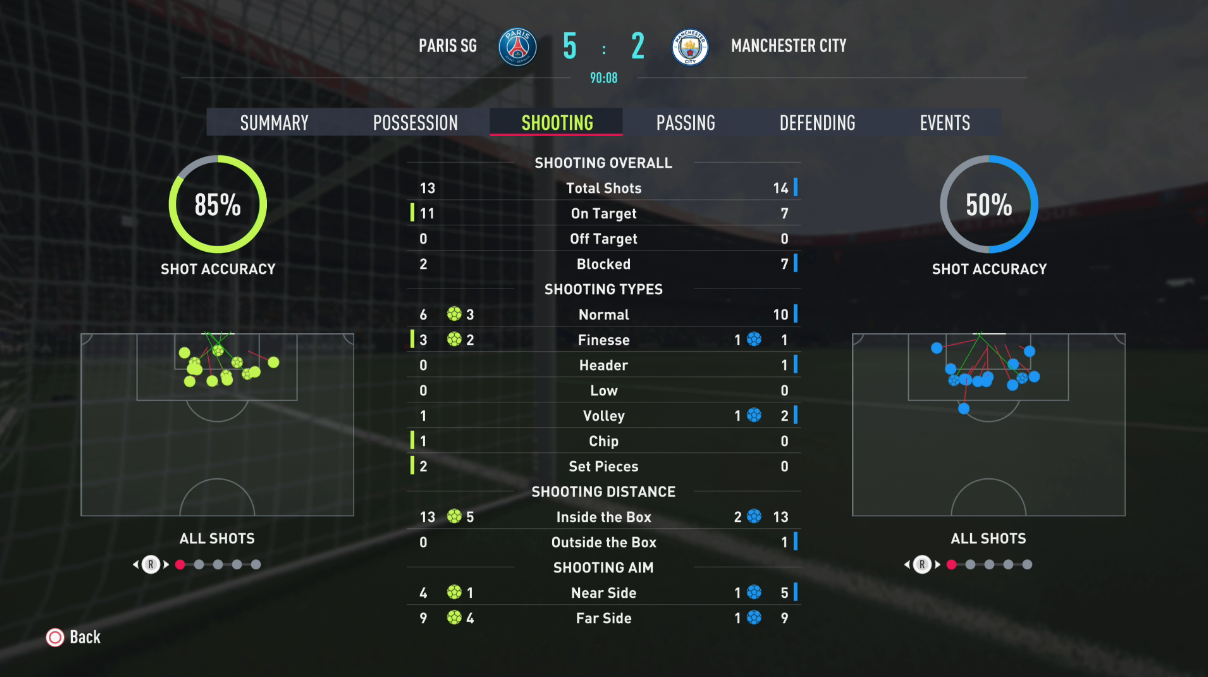Switch to the Summary tab

[x=274, y=123]
